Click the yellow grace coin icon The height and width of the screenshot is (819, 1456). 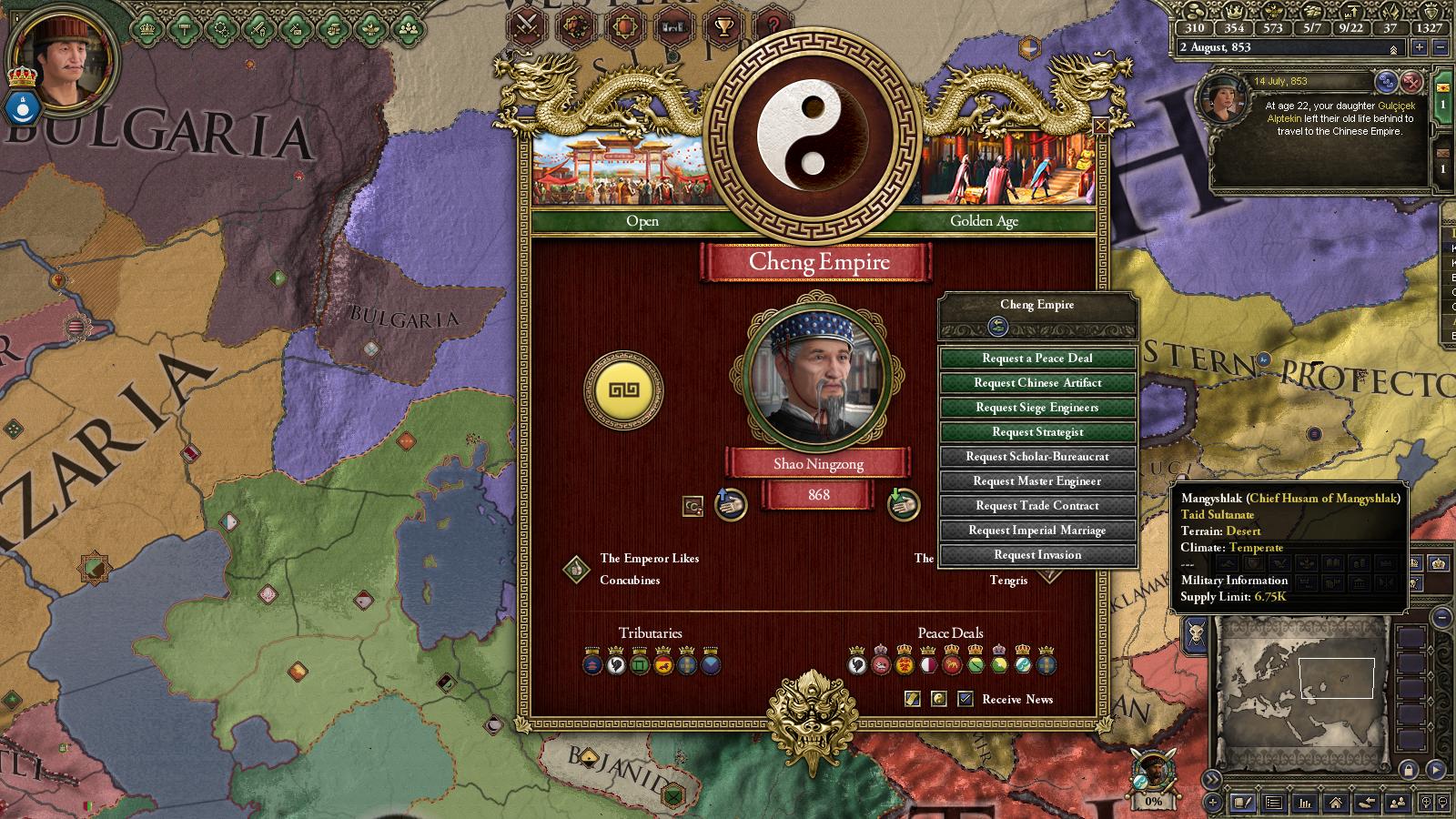(623, 390)
